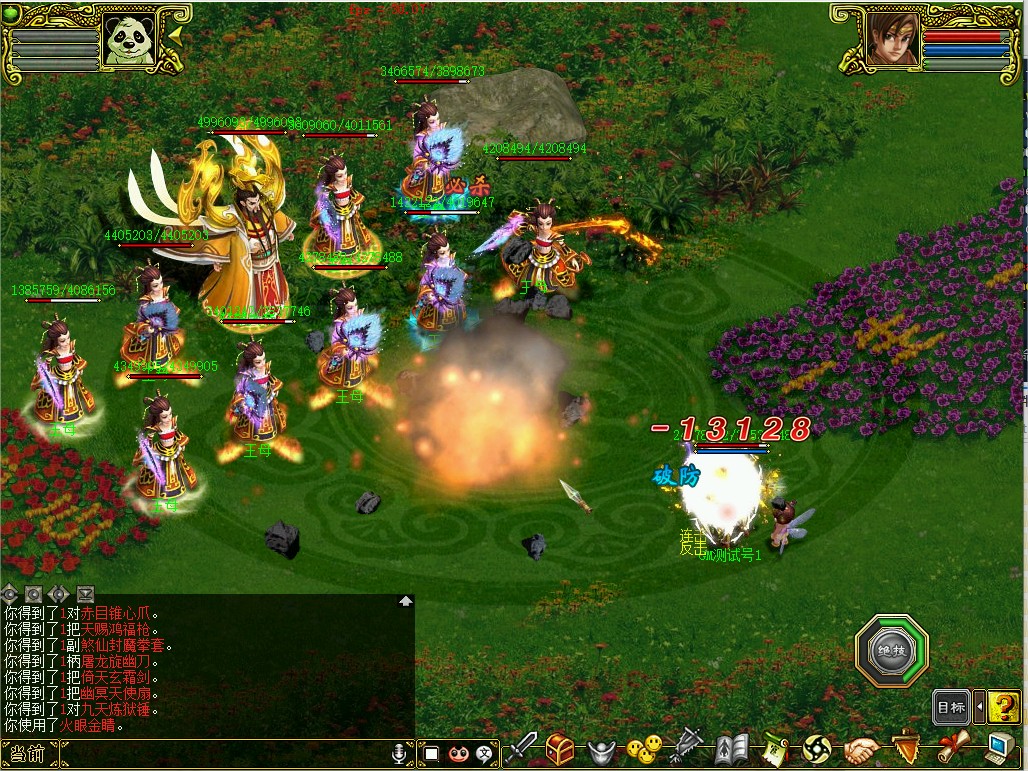Open the book icon in toolbar

(x=732, y=748)
